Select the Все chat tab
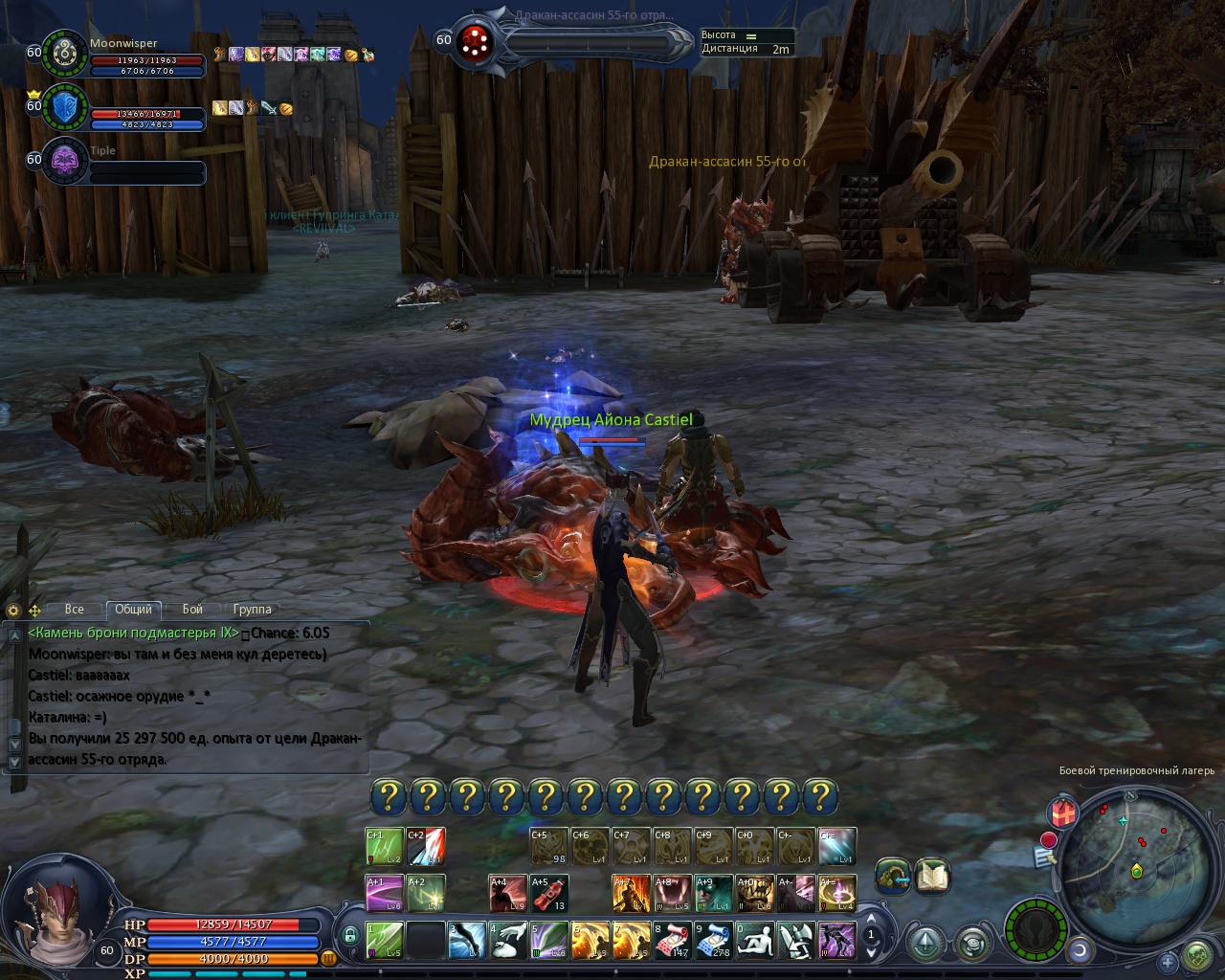Screen dimensions: 1225x980 coord(74,610)
